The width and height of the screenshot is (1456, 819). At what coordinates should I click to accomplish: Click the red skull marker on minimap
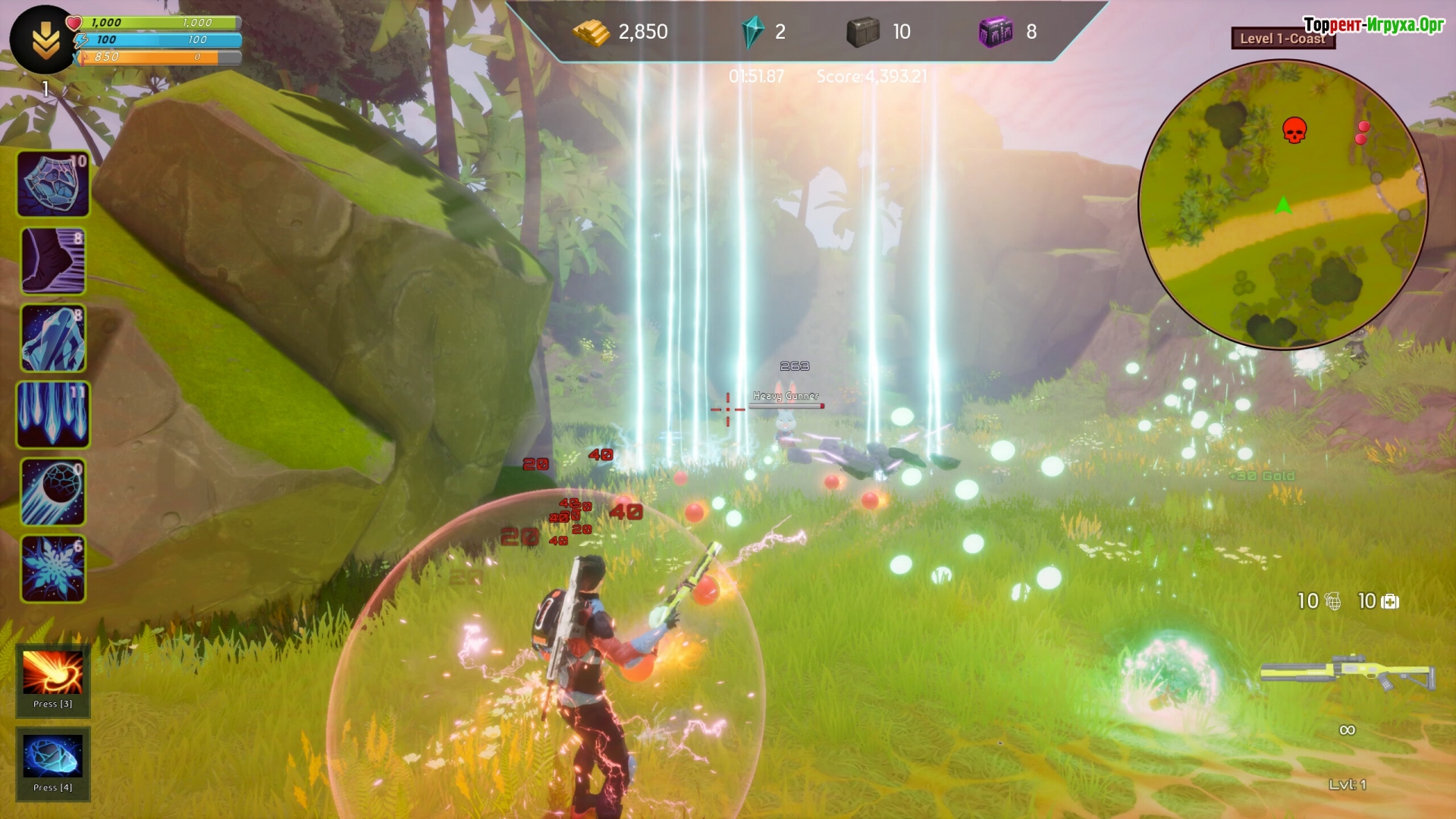coord(1294,130)
